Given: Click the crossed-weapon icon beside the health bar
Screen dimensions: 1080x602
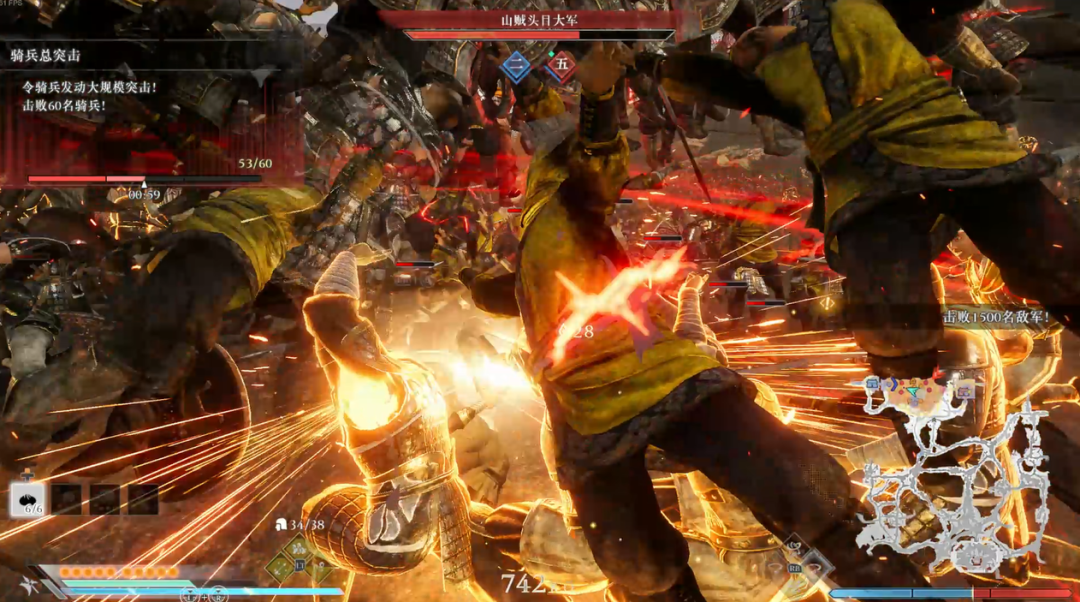Looking at the screenshot, I should pos(27,586).
